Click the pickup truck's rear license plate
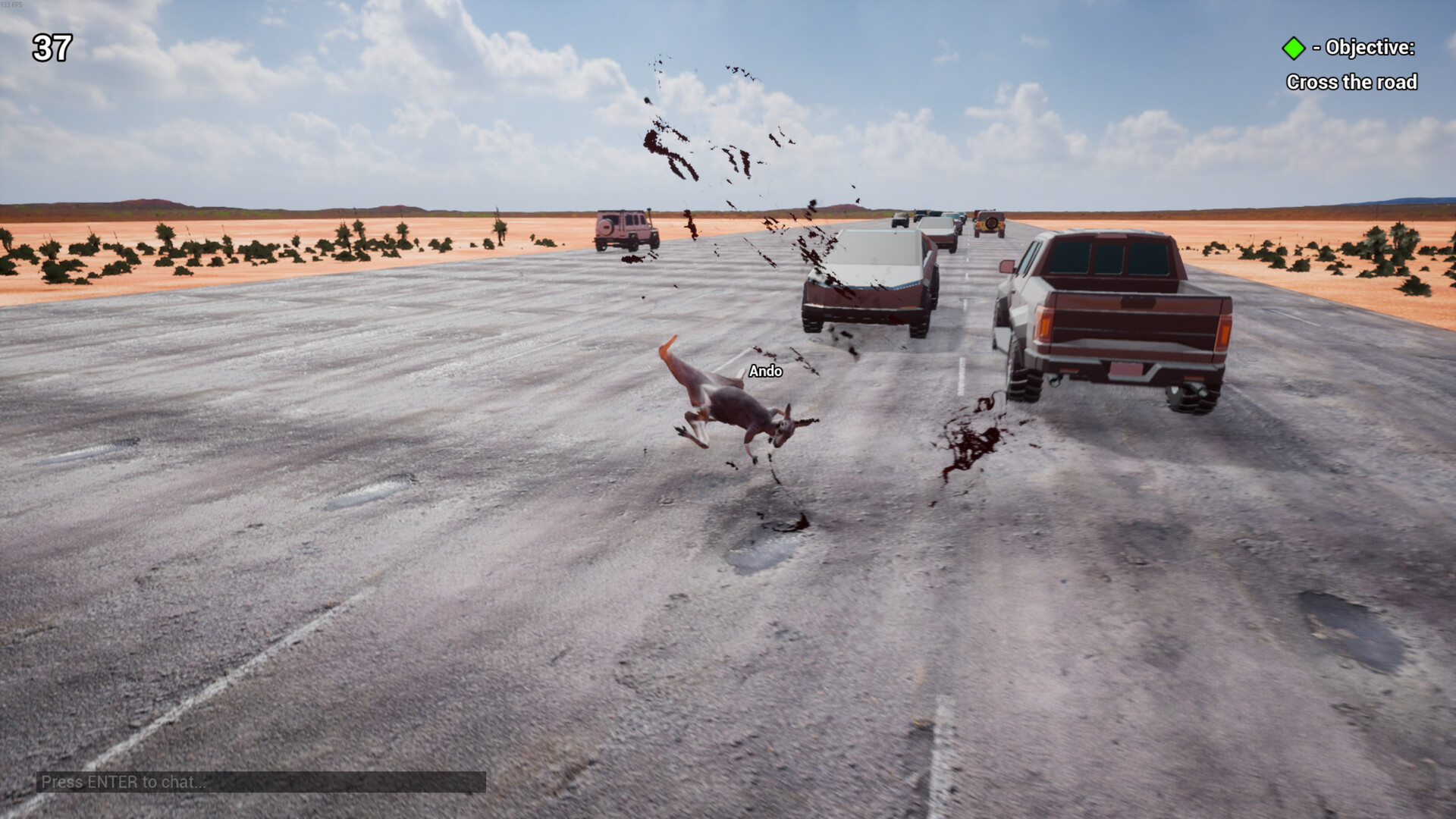 point(1127,370)
